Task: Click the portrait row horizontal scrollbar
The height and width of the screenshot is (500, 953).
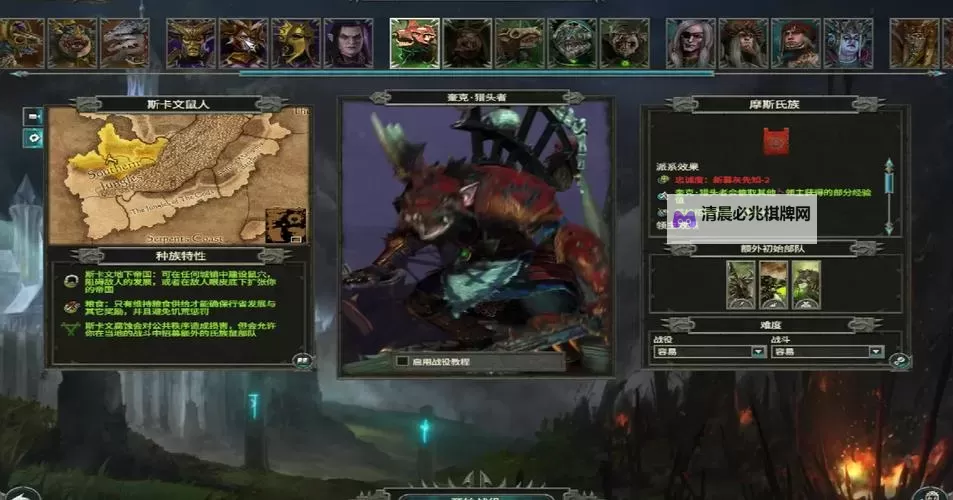Action: 476,73
